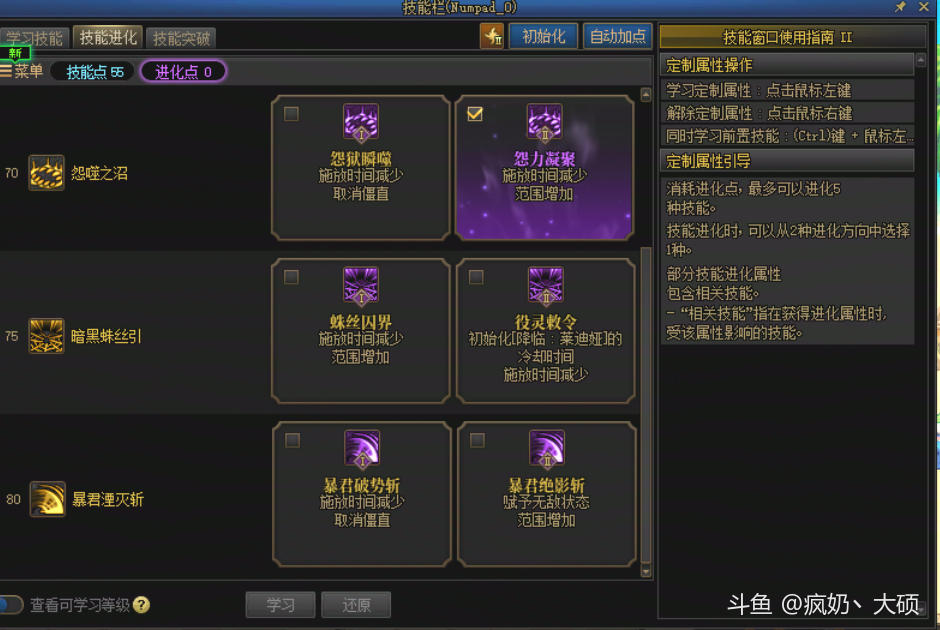Select the 暴君湮灭斩 skill icon
The height and width of the screenshot is (630, 940).
(46, 499)
